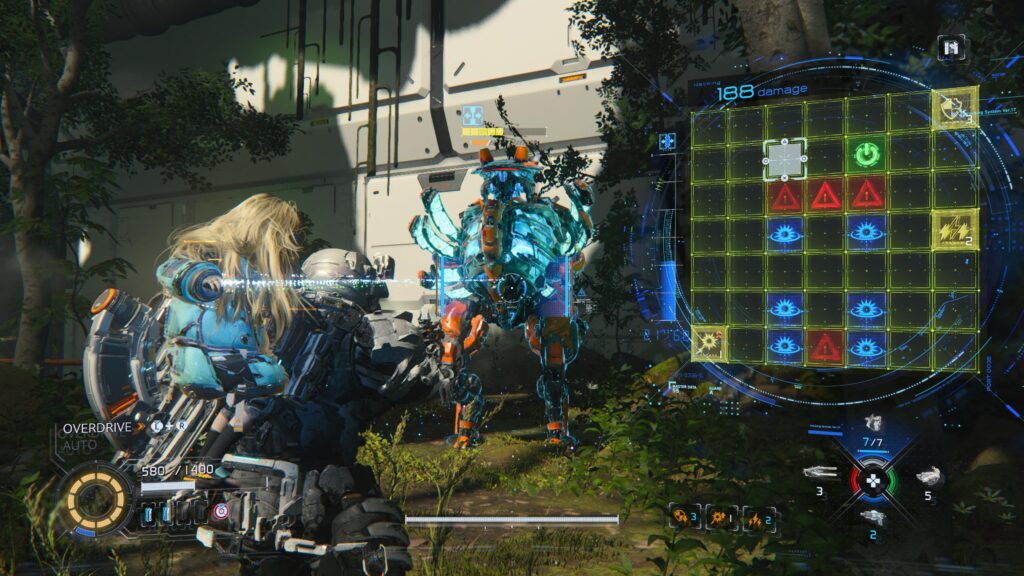Click the lone red warning tile in the bottom row
1024x576 pixels.
(x=825, y=347)
